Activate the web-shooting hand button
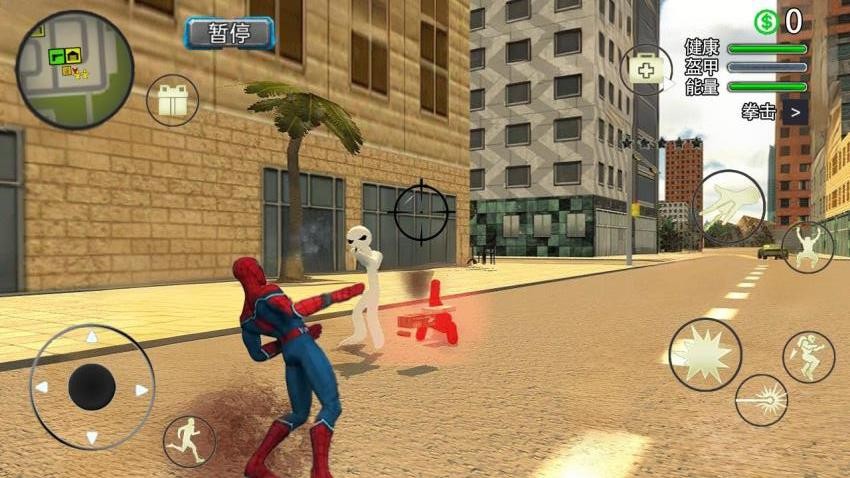The width and height of the screenshot is (850, 478). (728, 207)
